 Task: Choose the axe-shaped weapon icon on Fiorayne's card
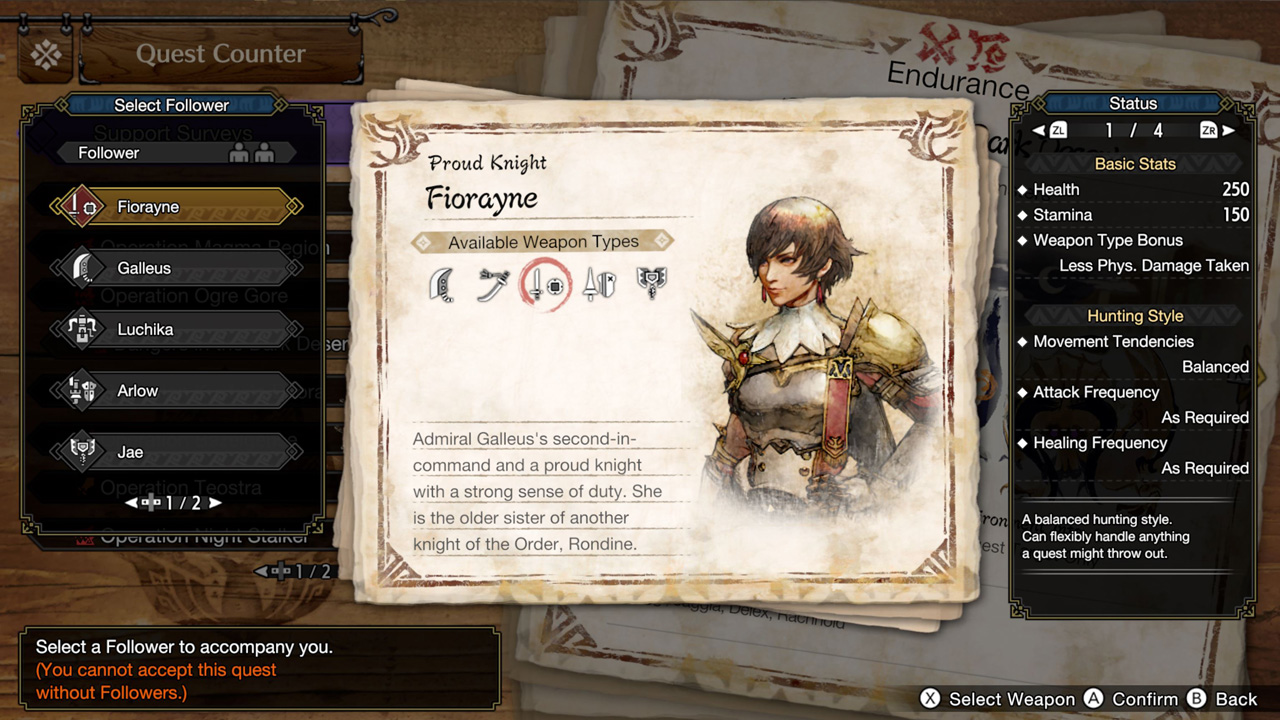click(x=652, y=285)
